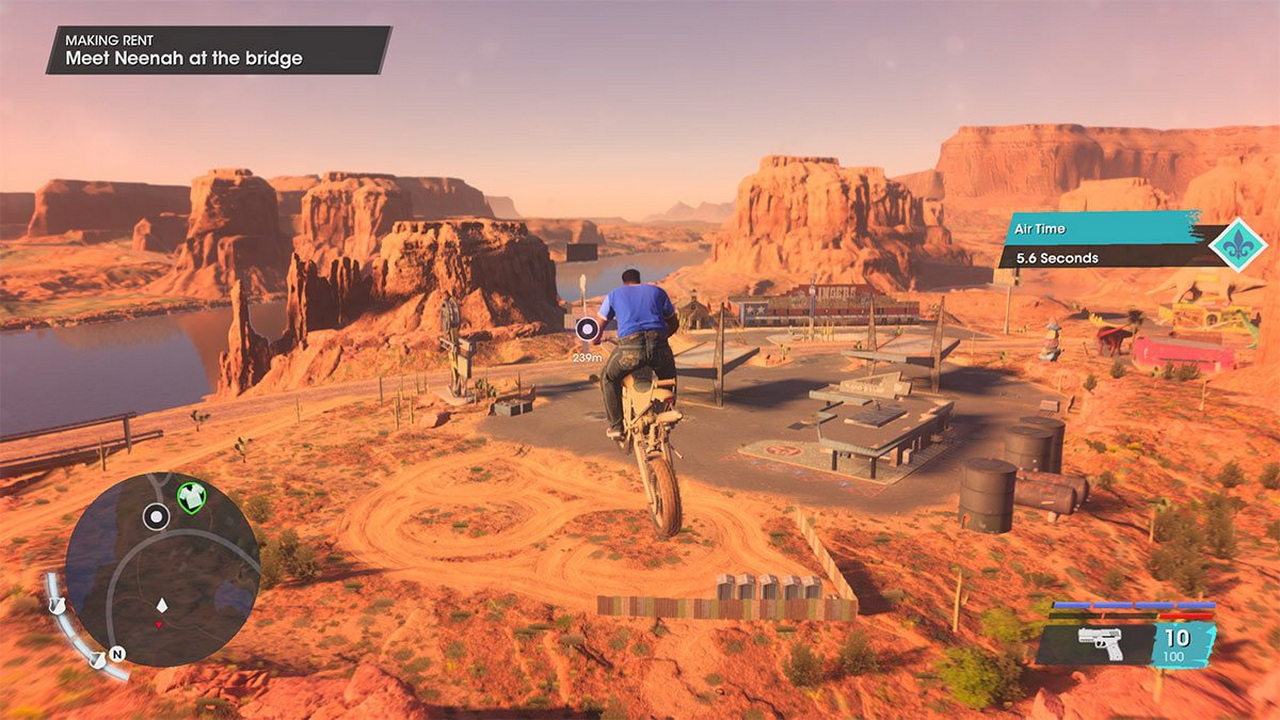Click the Making Rent mission objective tracker
The width and height of the screenshot is (1280, 720).
pos(218,50)
